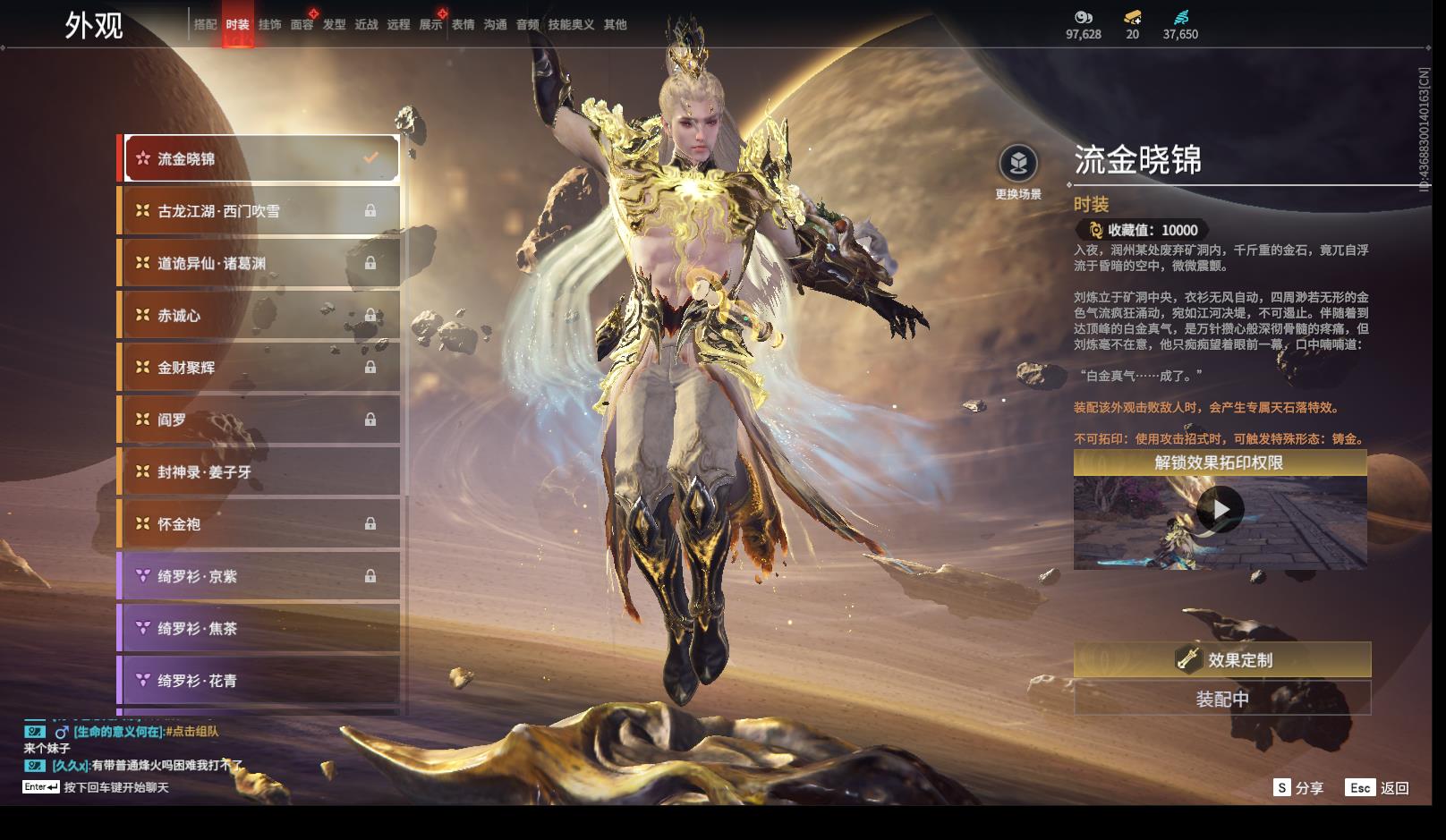Play the outfit effect preview video
Viewport: 1446px width, 840px height.
pos(1220,510)
